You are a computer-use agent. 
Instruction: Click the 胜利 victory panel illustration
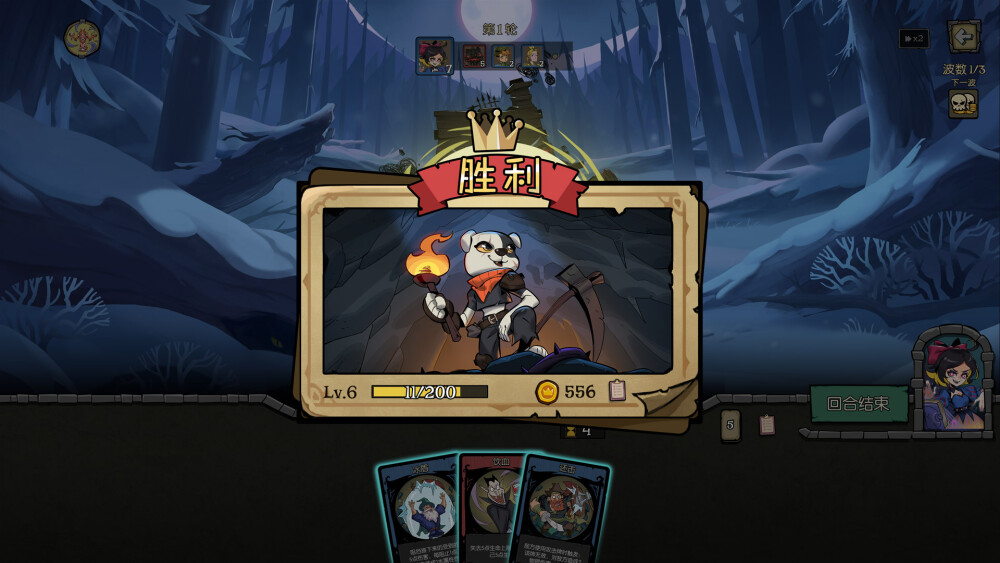(498, 290)
